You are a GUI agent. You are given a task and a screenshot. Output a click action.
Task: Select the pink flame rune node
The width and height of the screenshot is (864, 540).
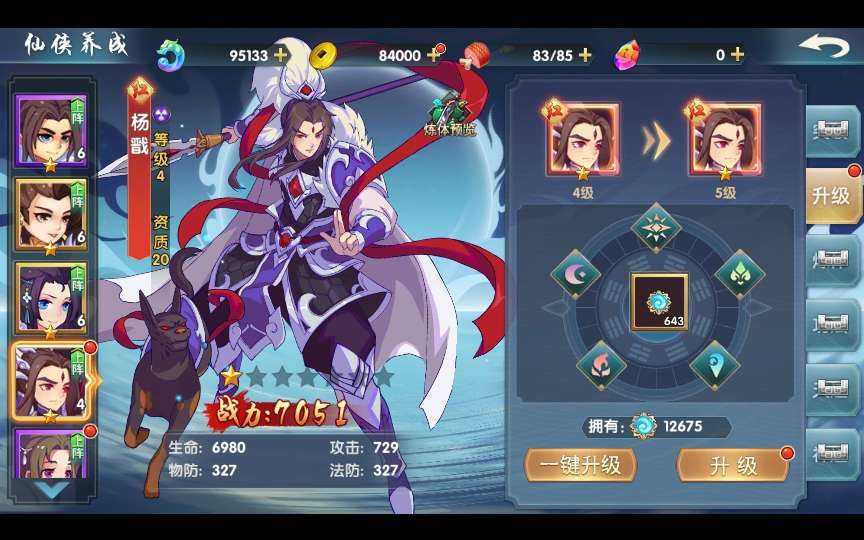pos(601,363)
